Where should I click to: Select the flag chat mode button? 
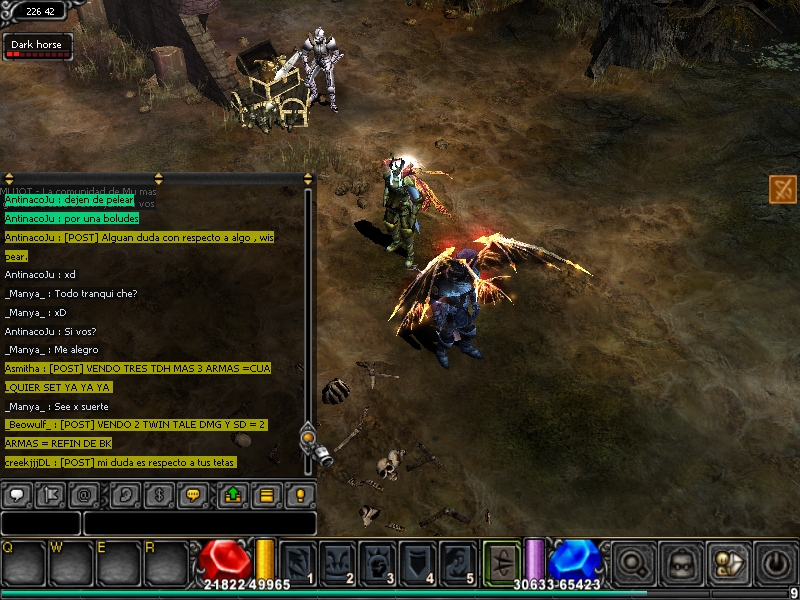pos(51,494)
